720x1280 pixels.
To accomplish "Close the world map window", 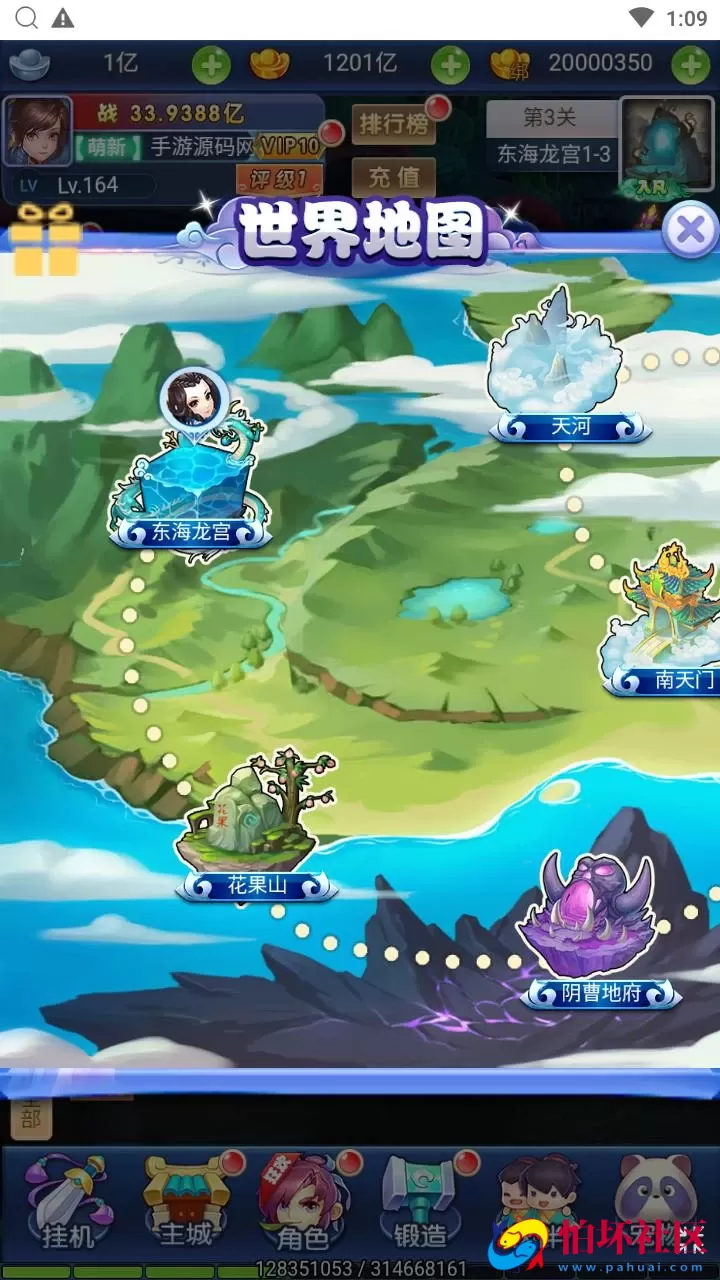I will pyautogui.click(x=690, y=231).
